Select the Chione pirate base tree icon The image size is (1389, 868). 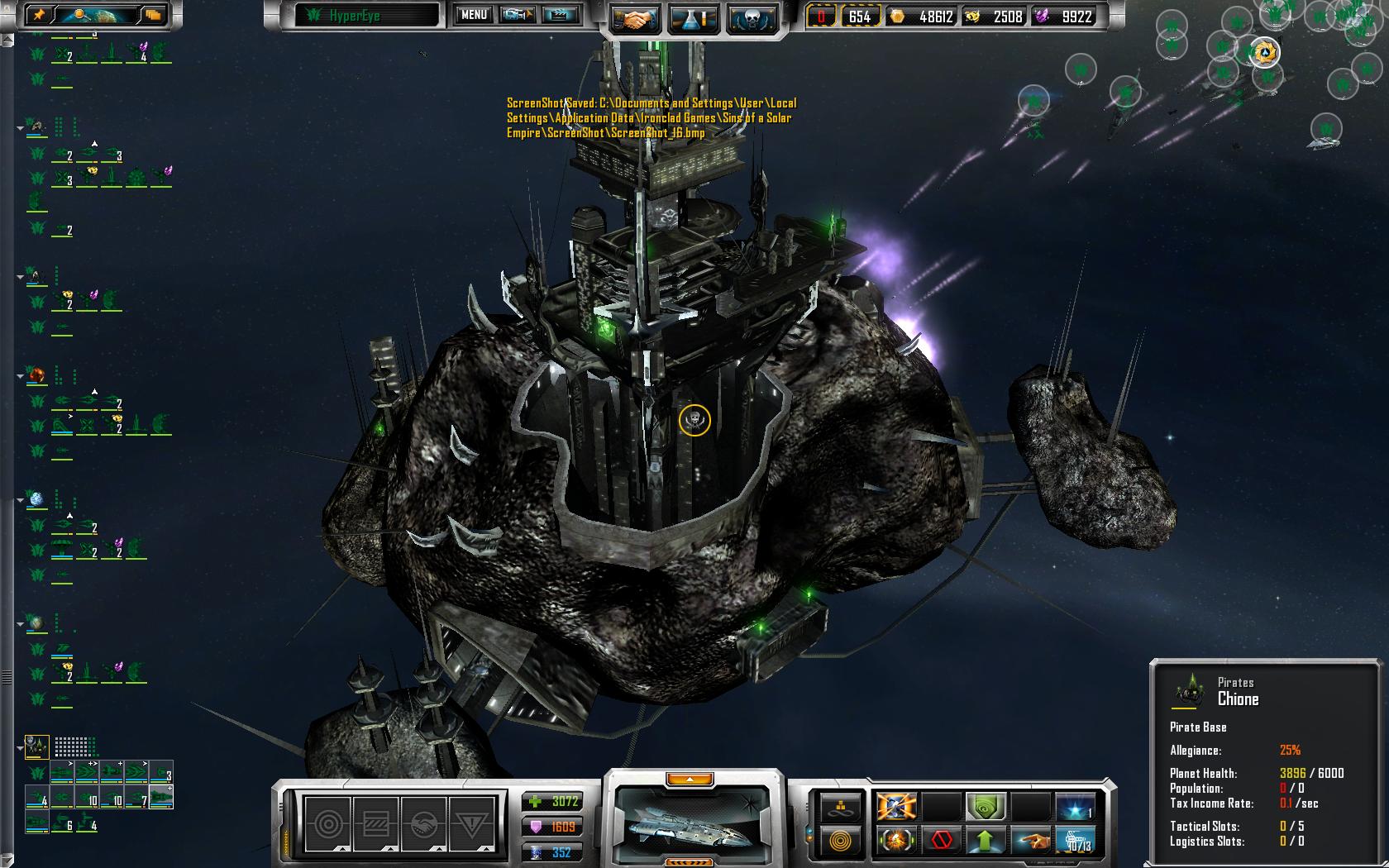(x=36, y=746)
